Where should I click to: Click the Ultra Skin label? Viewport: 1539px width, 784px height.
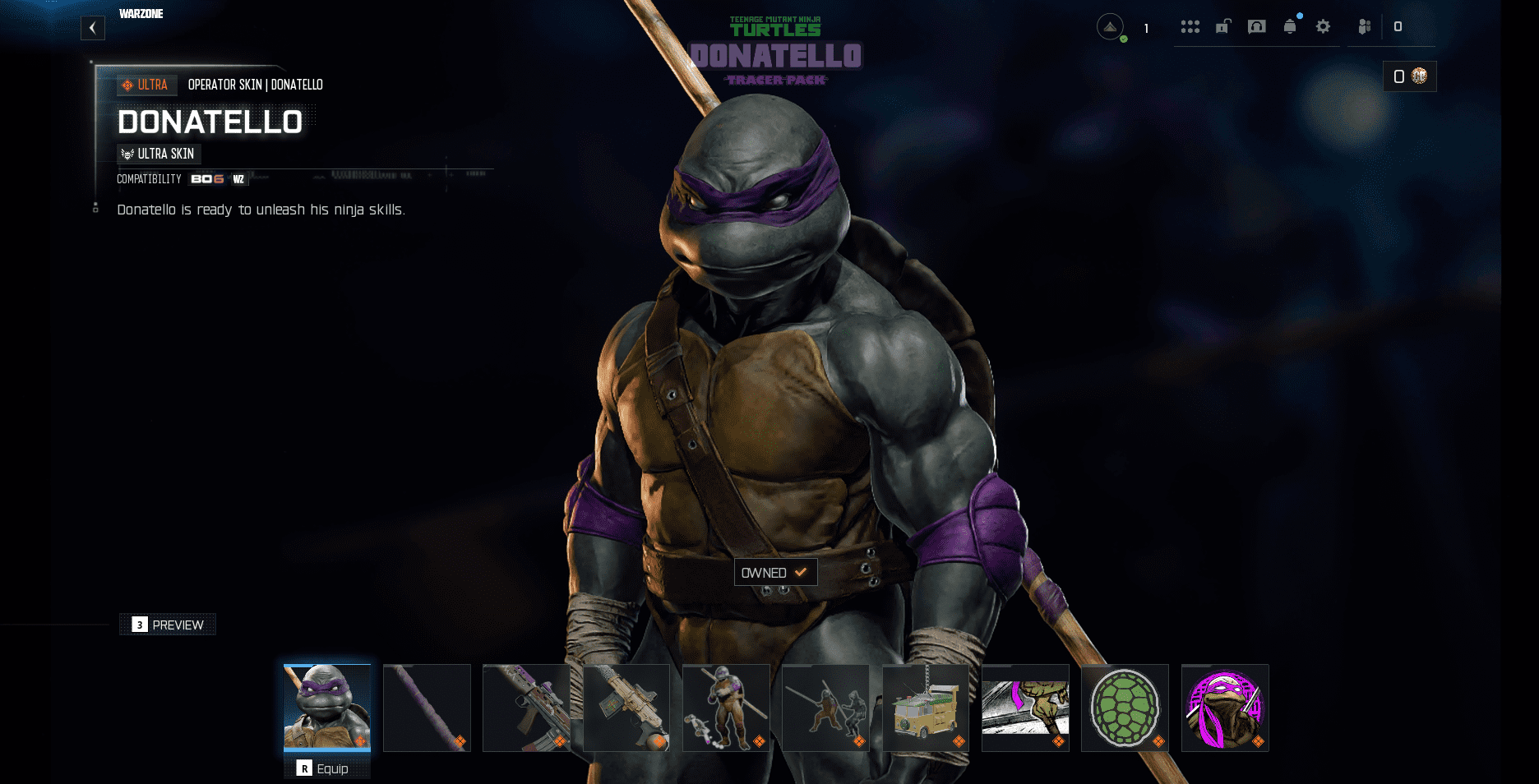(159, 154)
